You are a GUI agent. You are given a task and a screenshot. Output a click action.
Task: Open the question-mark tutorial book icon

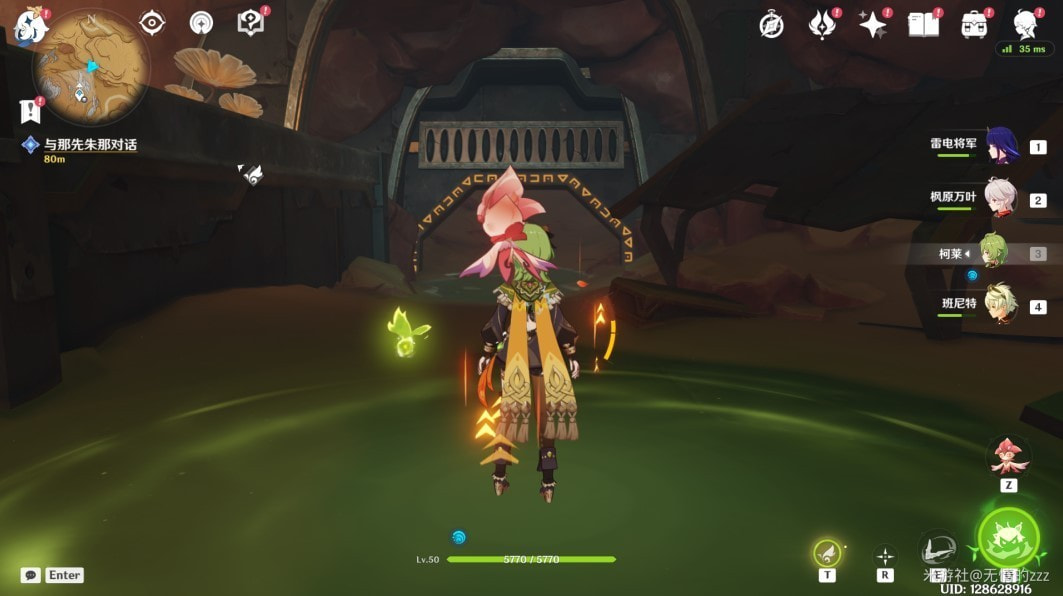[x=250, y=22]
